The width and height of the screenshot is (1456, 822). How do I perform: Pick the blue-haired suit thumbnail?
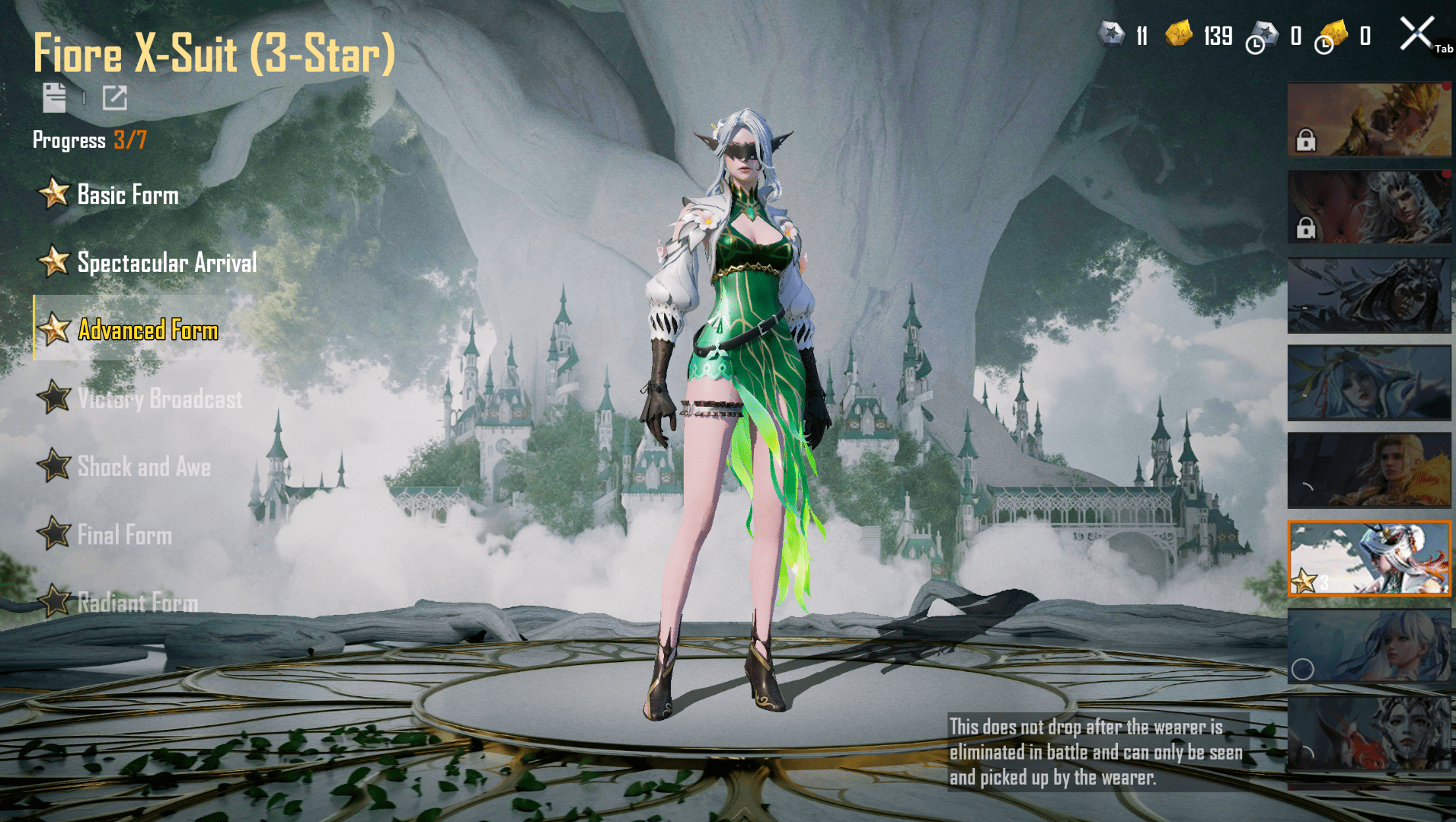click(1368, 382)
